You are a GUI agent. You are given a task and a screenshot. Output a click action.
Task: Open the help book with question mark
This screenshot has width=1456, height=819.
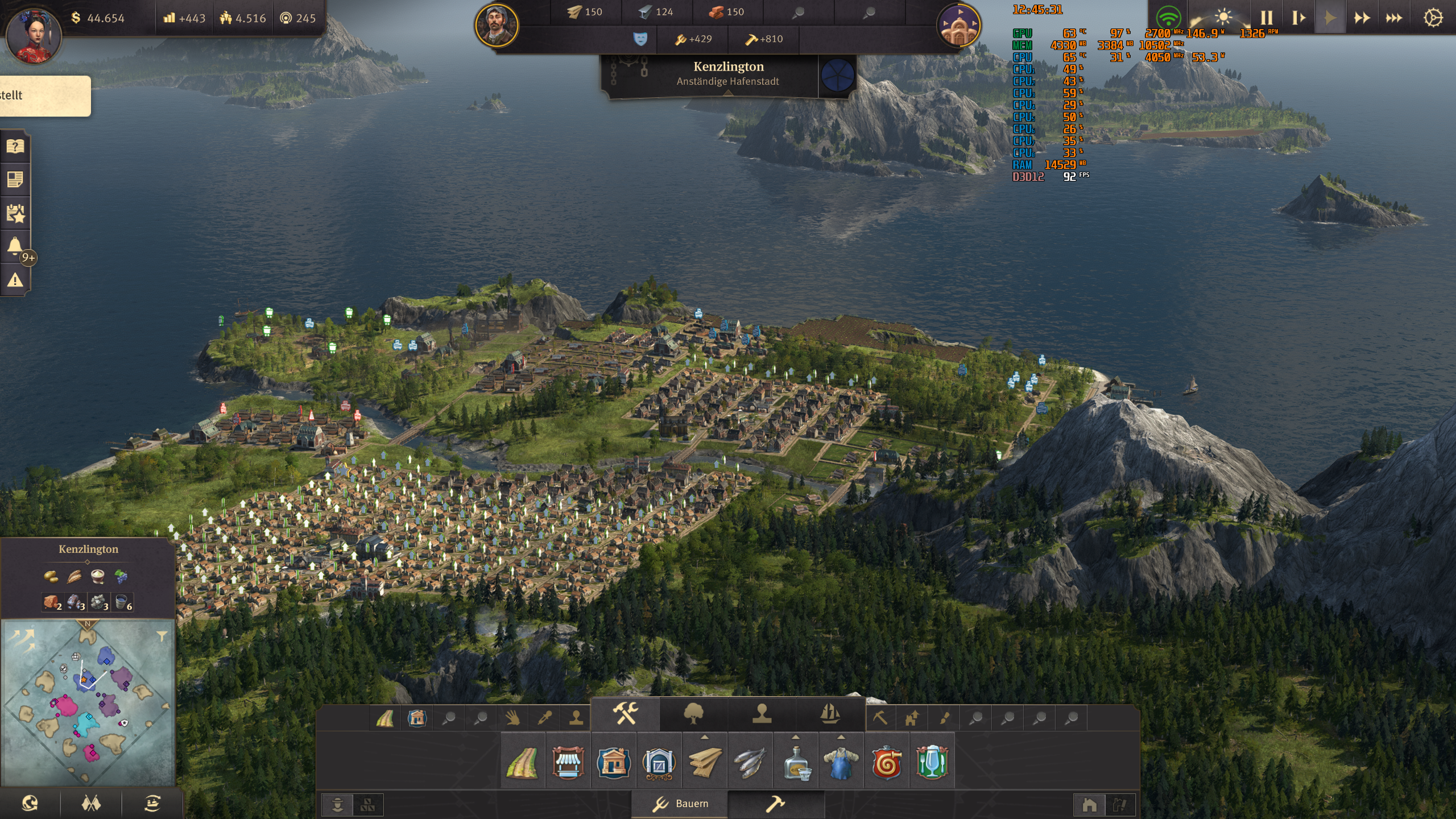click(15, 147)
